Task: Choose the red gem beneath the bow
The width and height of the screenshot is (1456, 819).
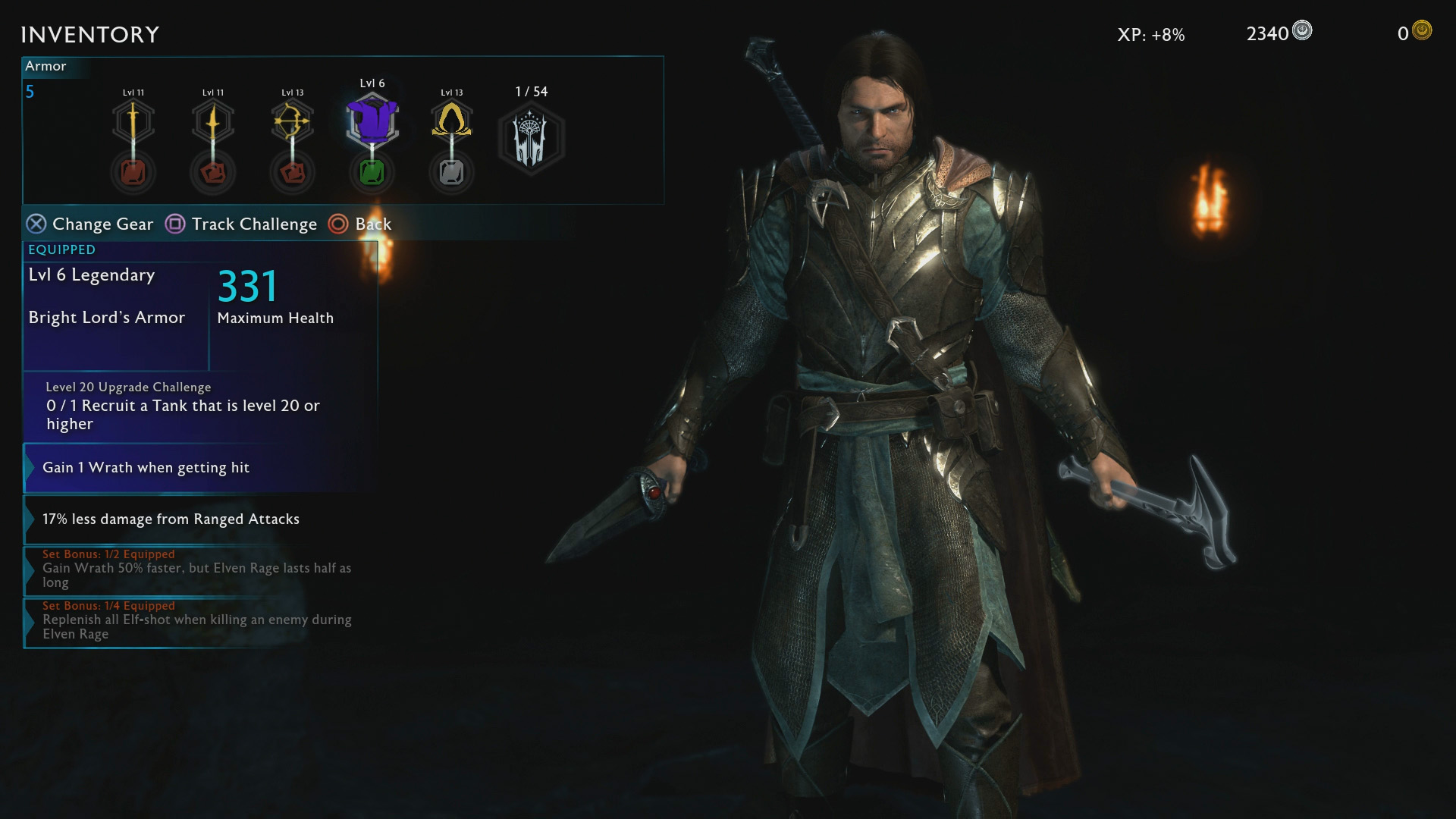Action: 293,173
